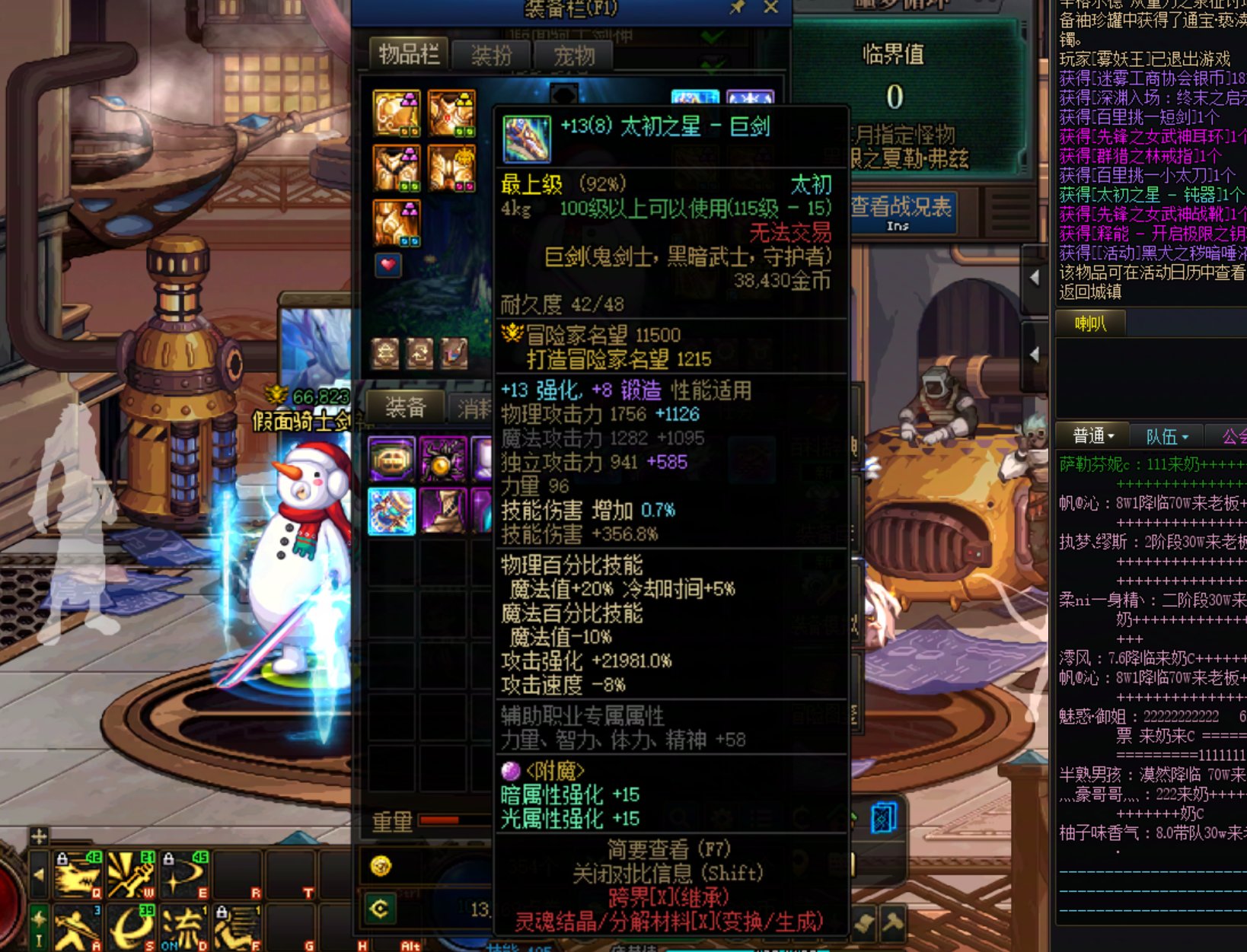Click the gold coin currency icon

point(381,867)
